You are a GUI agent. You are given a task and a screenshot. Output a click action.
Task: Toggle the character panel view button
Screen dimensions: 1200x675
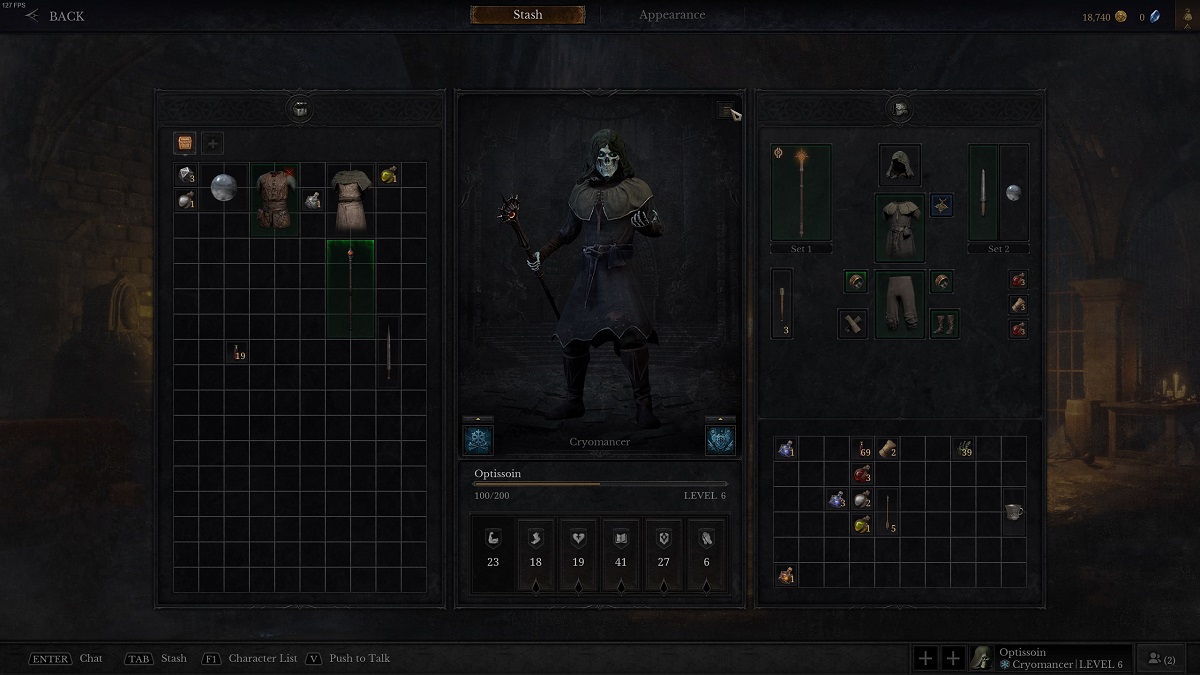727,112
